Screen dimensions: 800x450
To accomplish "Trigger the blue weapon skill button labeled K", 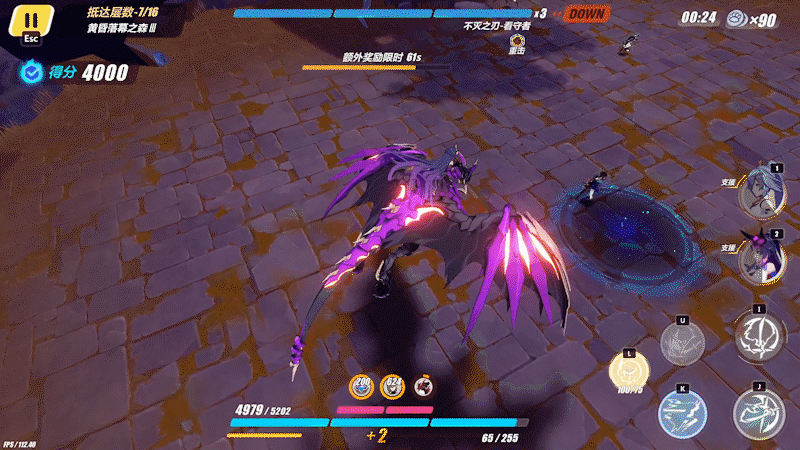I will click(683, 412).
